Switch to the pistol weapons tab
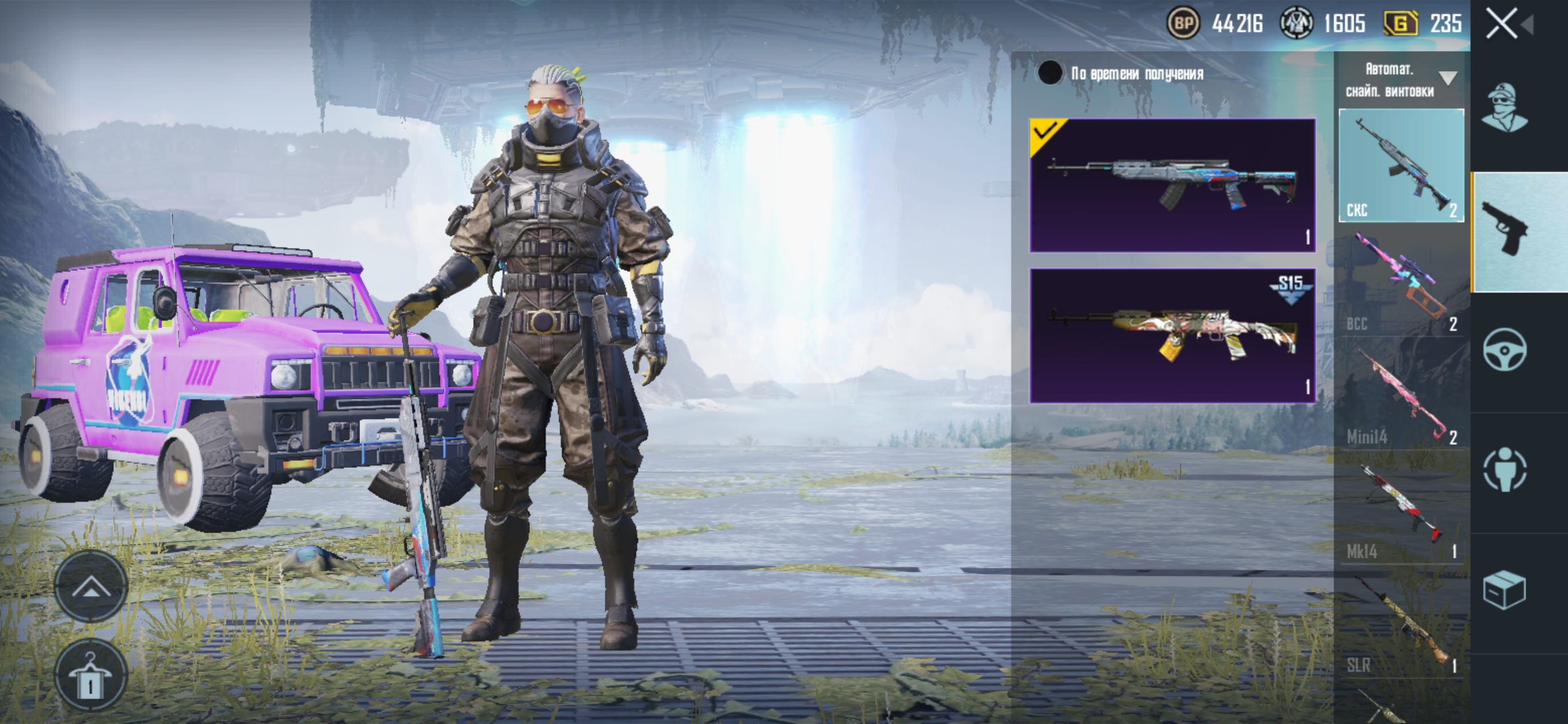 [x=1505, y=229]
